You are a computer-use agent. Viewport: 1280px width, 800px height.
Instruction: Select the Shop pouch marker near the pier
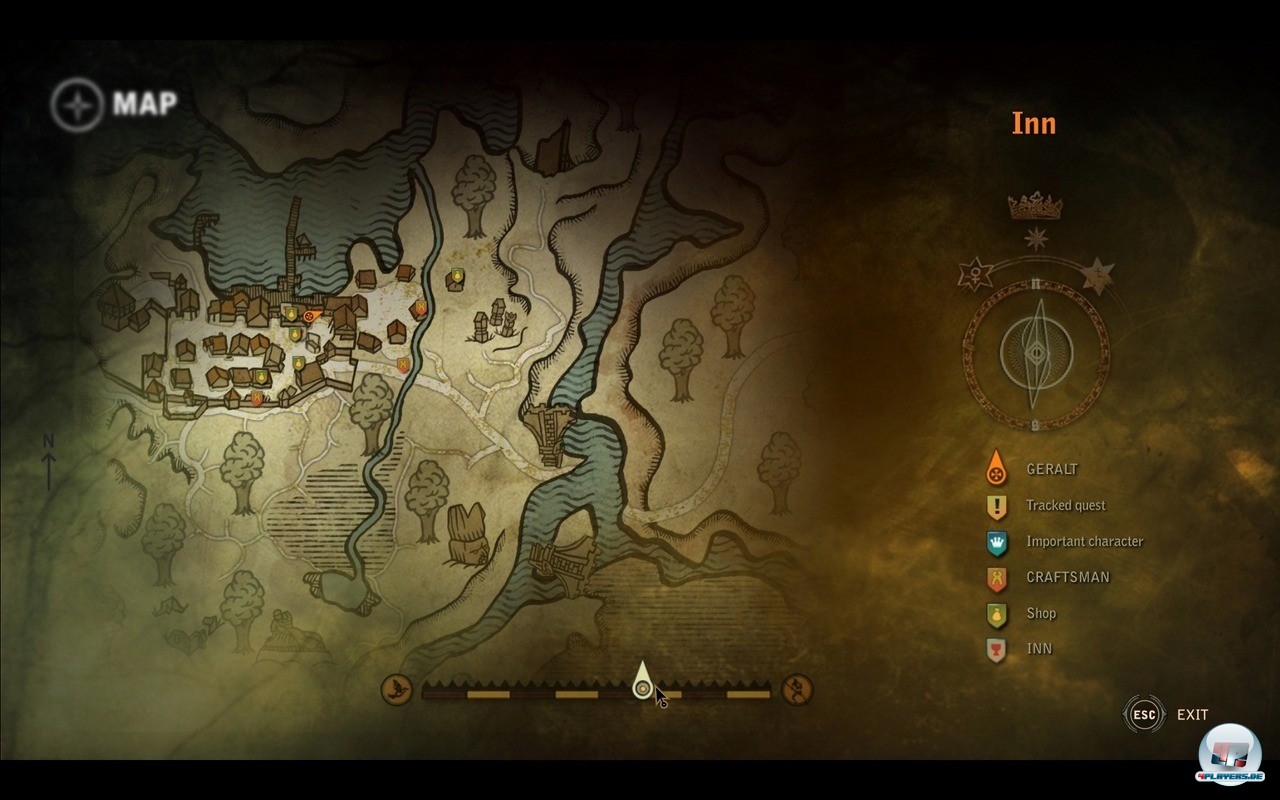[x=291, y=314]
